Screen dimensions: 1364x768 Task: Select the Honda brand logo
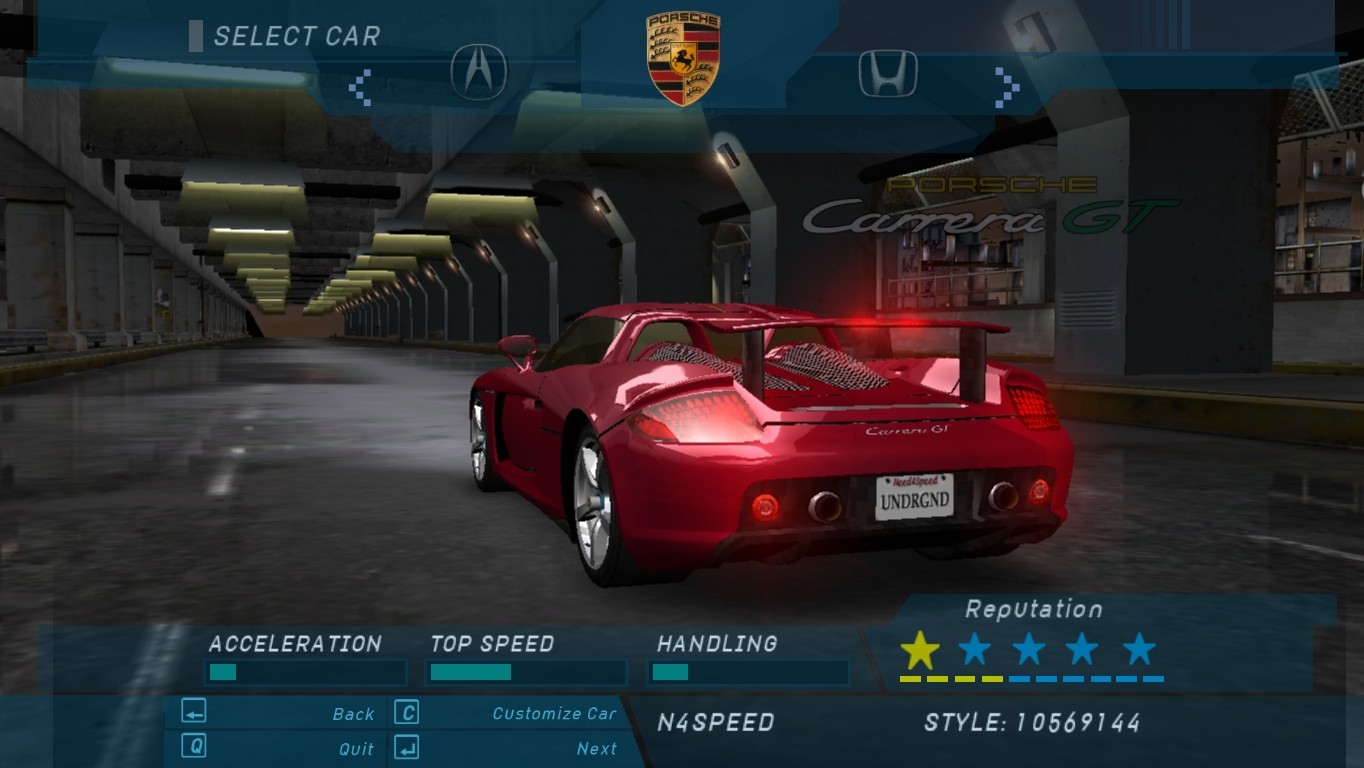tap(888, 74)
